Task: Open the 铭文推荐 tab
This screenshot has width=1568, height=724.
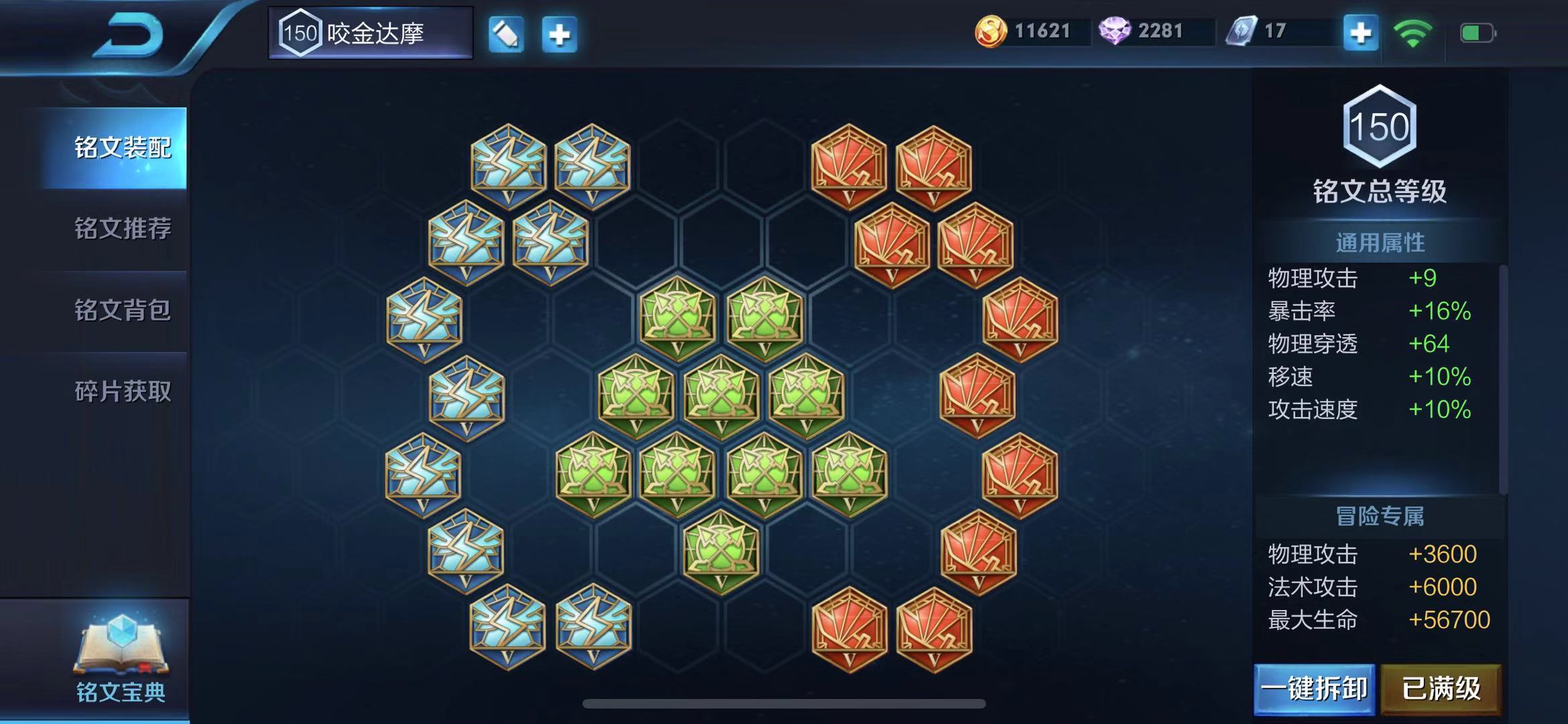Action: pyautogui.click(x=122, y=229)
